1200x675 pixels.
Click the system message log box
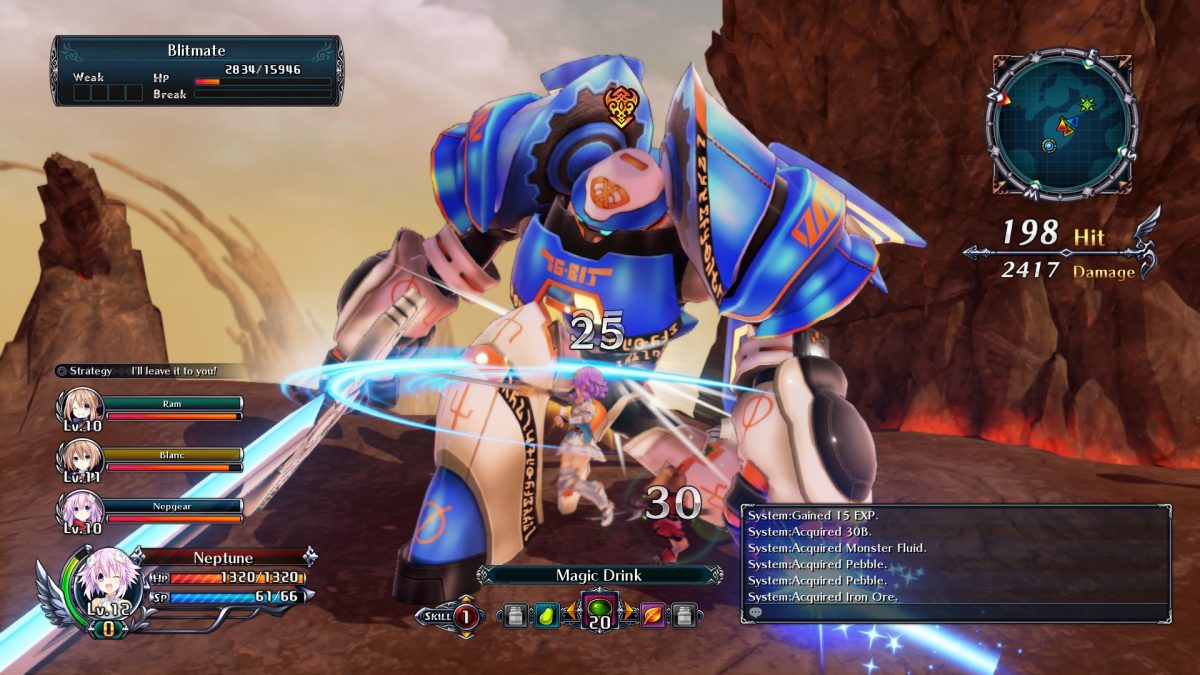pos(955,563)
